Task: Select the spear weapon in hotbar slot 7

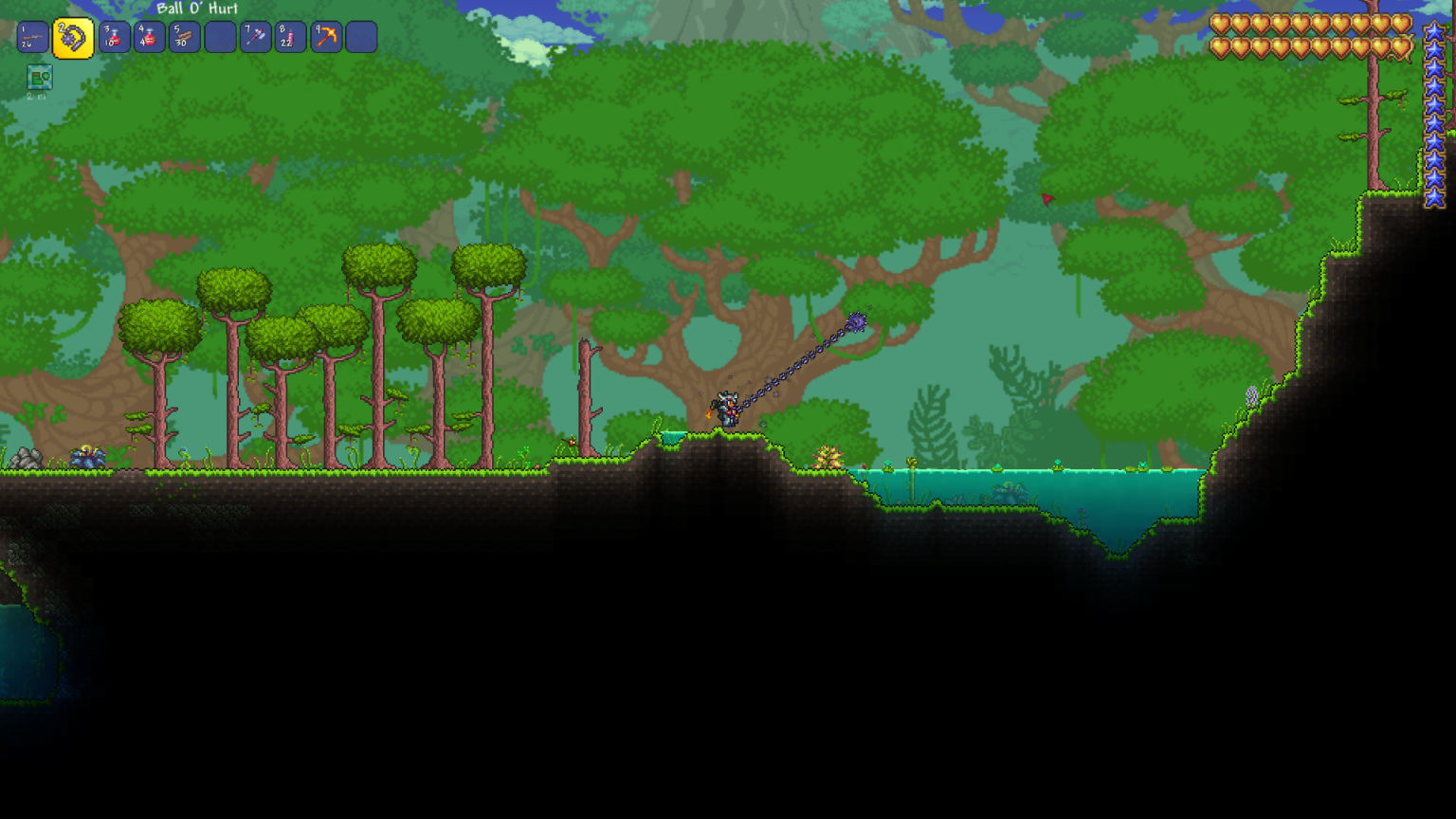Action: pyautogui.click(x=254, y=38)
